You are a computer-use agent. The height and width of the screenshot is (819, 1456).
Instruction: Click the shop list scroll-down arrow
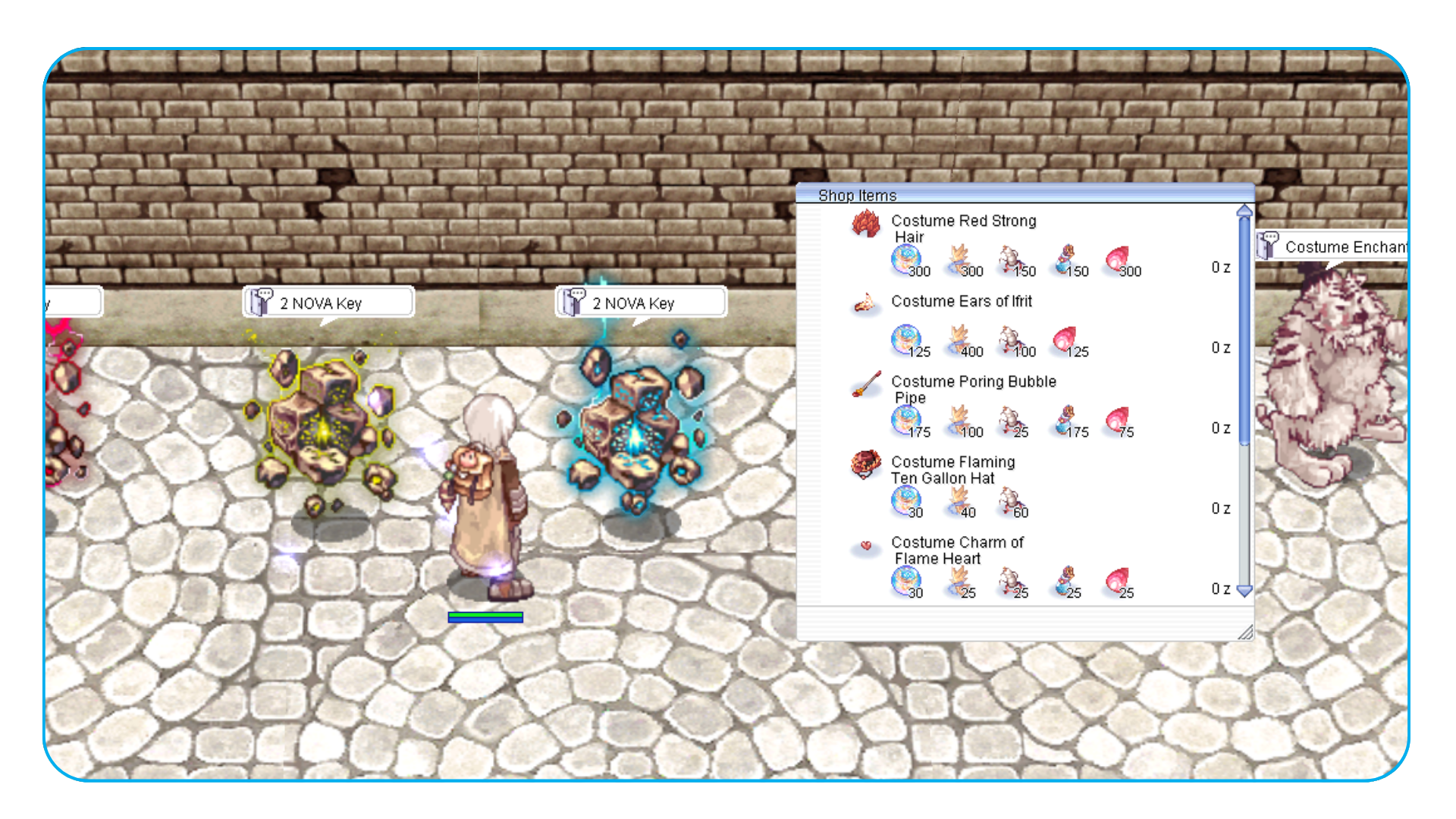pos(1244,591)
